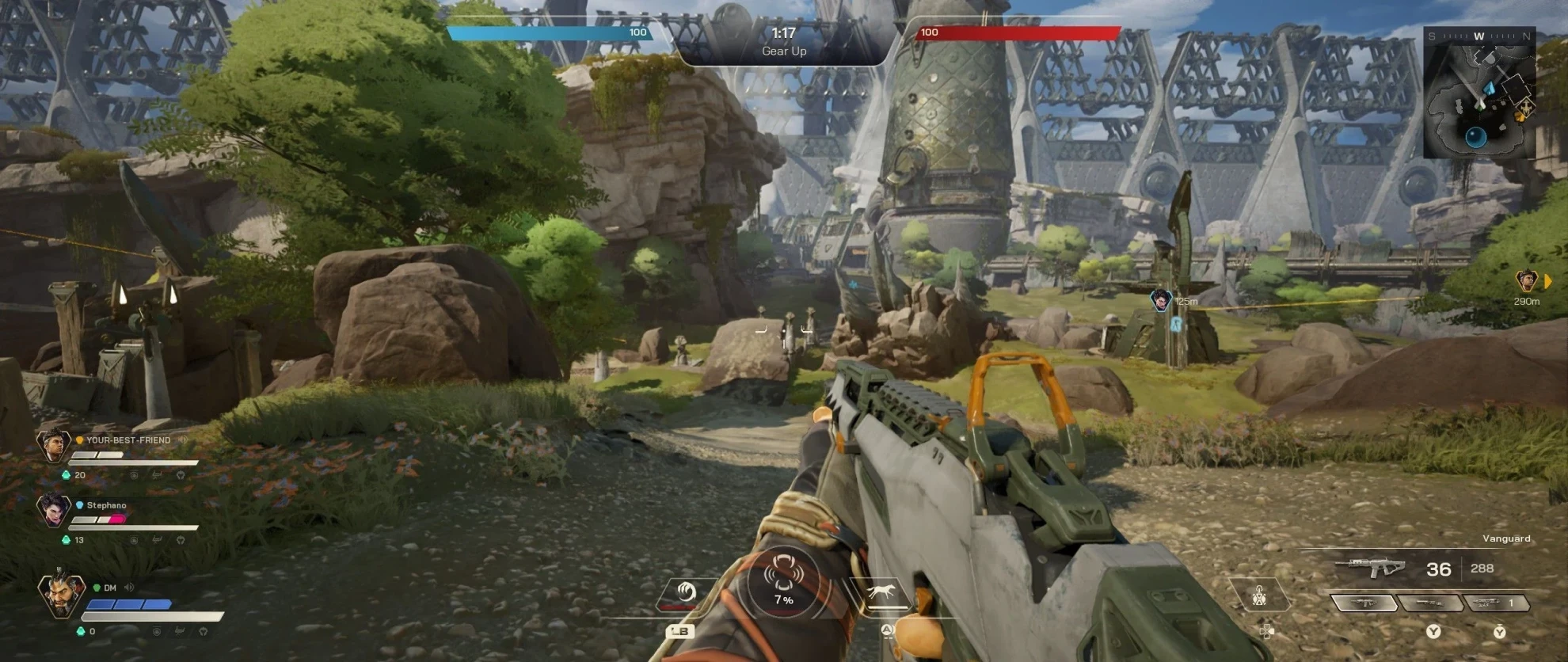The image size is (1568, 662).
Task: Open the minimap in the corner
Action: 1479,92
